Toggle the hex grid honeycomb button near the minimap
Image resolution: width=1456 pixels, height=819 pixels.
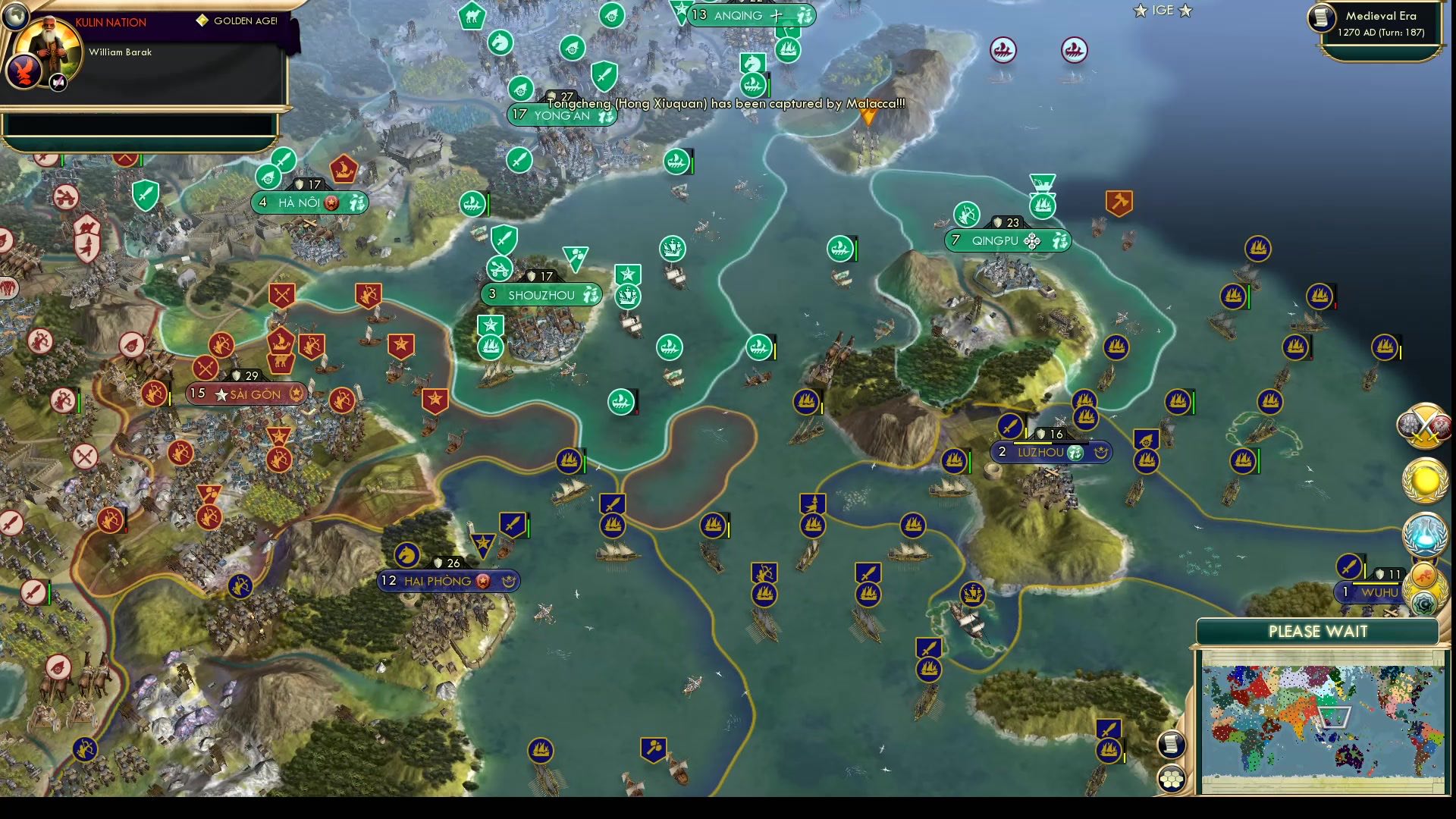1171,779
